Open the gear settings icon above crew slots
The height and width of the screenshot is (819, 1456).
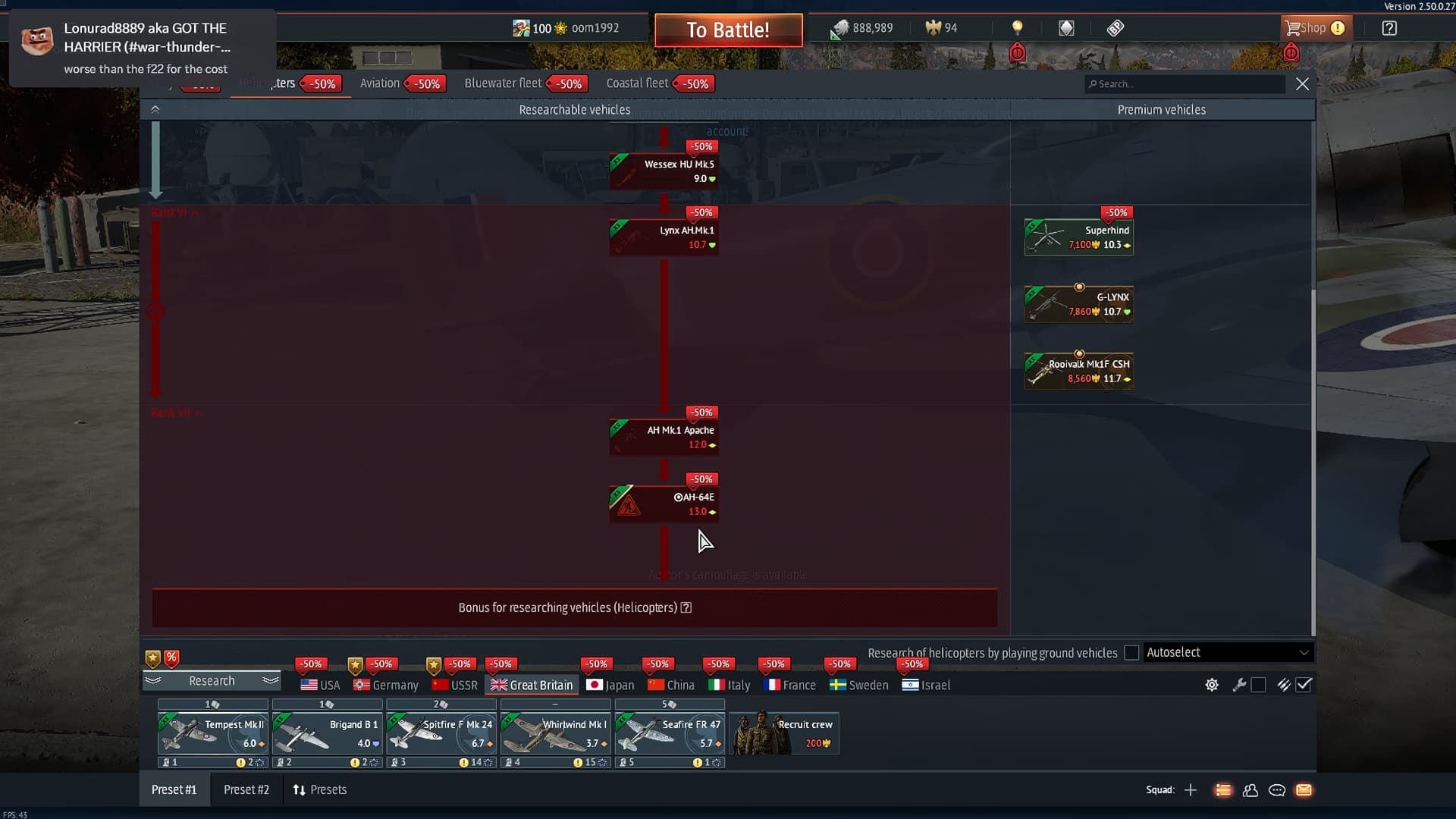point(1211,685)
